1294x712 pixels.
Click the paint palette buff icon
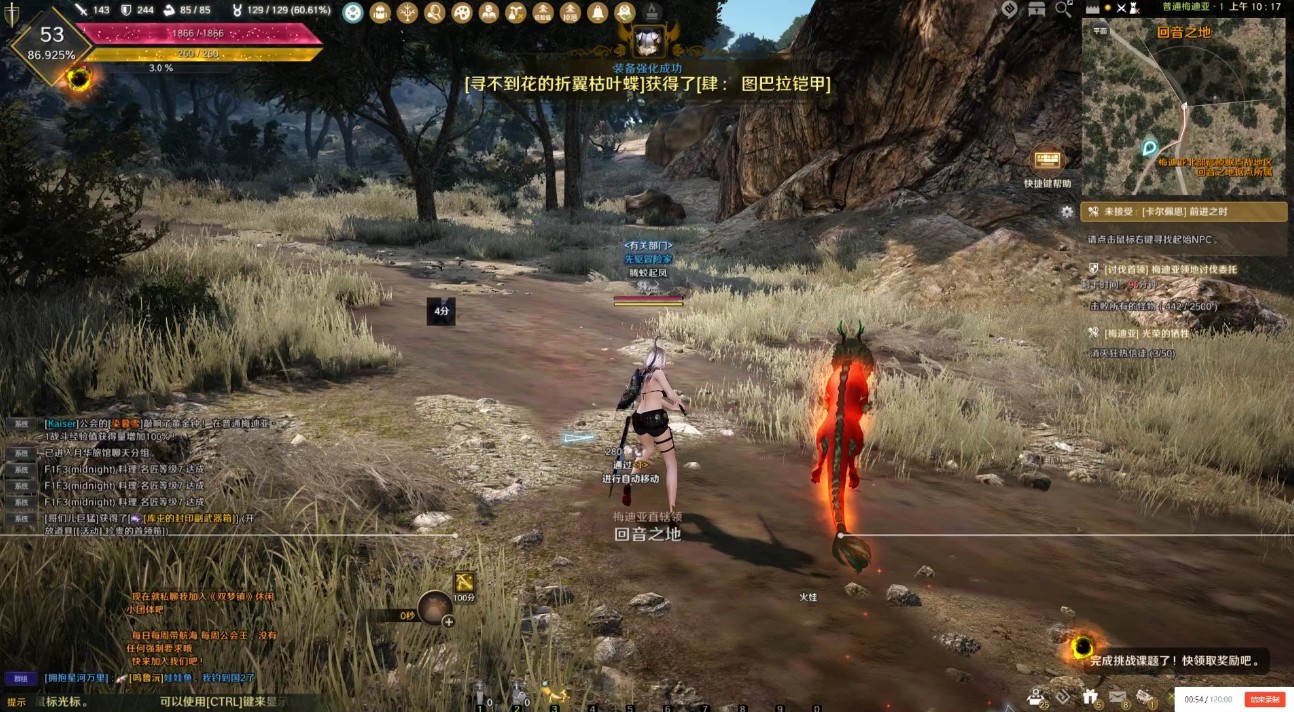click(461, 13)
